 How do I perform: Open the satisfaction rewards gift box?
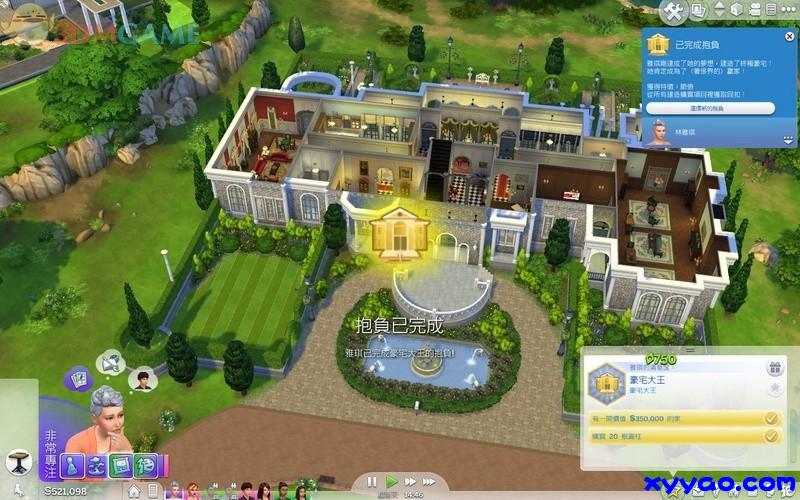click(x=773, y=367)
